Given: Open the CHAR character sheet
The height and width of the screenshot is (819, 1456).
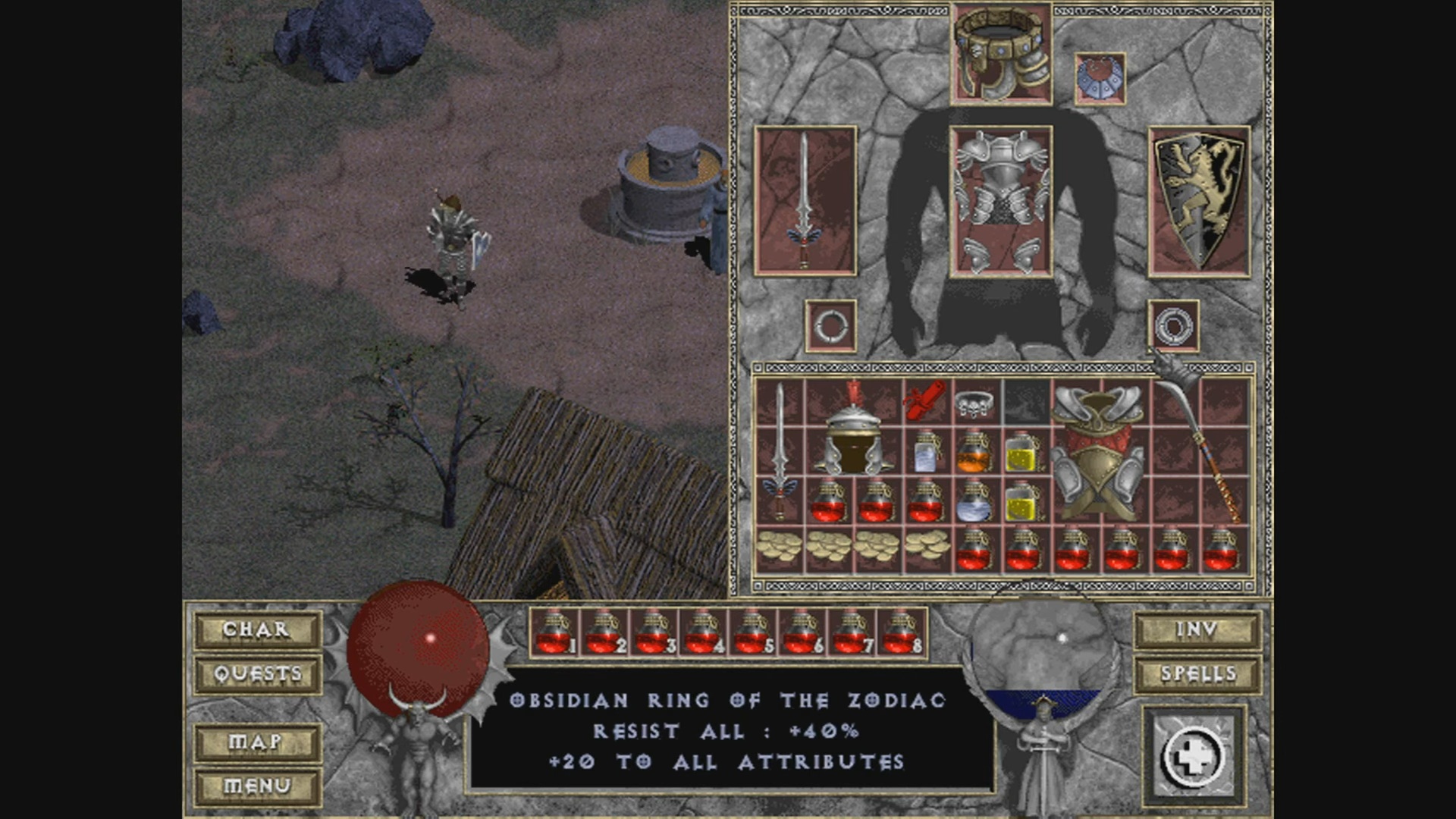Looking at the screenshot, I should (x=257, y=629).
